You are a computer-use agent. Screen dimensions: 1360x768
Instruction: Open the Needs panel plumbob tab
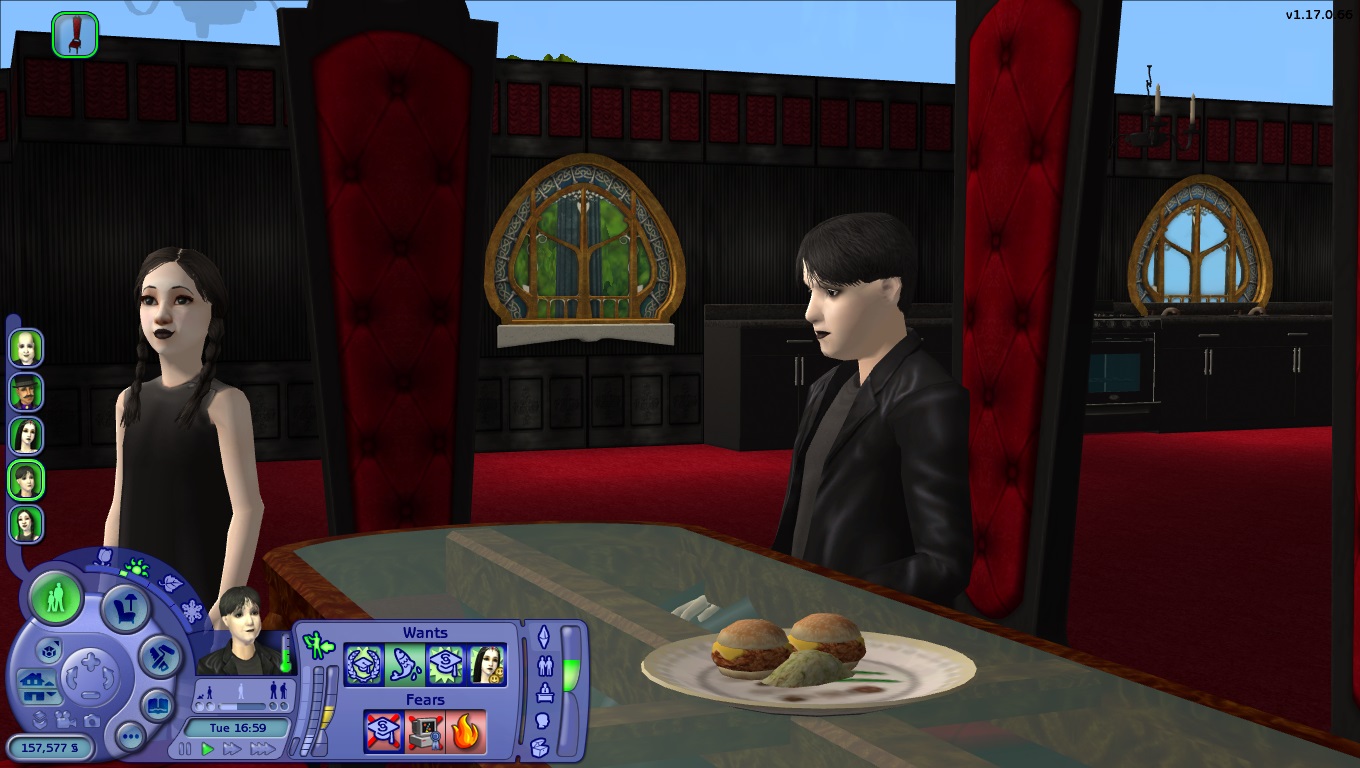pos(544,636)
